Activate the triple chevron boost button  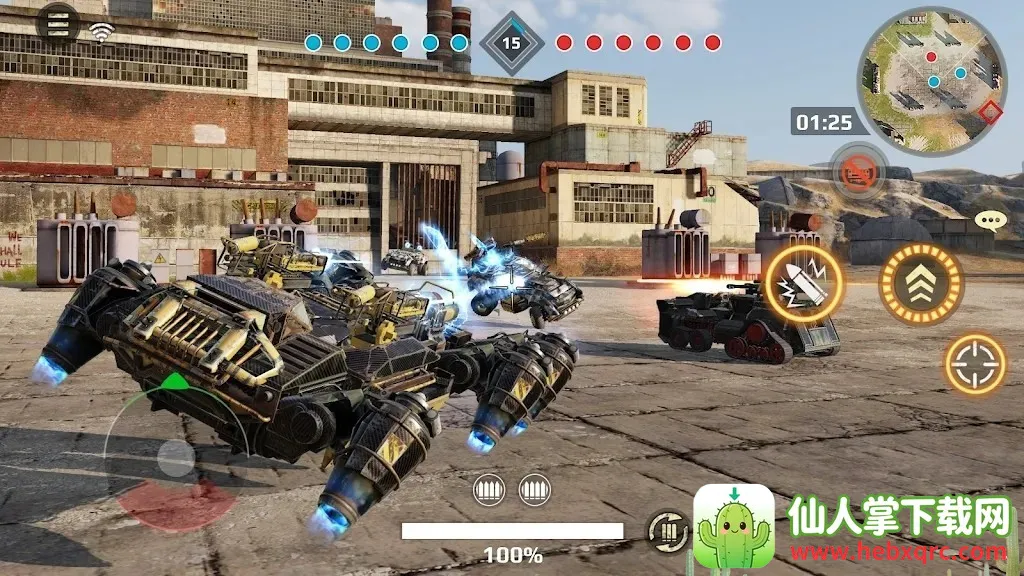[920, 283]
